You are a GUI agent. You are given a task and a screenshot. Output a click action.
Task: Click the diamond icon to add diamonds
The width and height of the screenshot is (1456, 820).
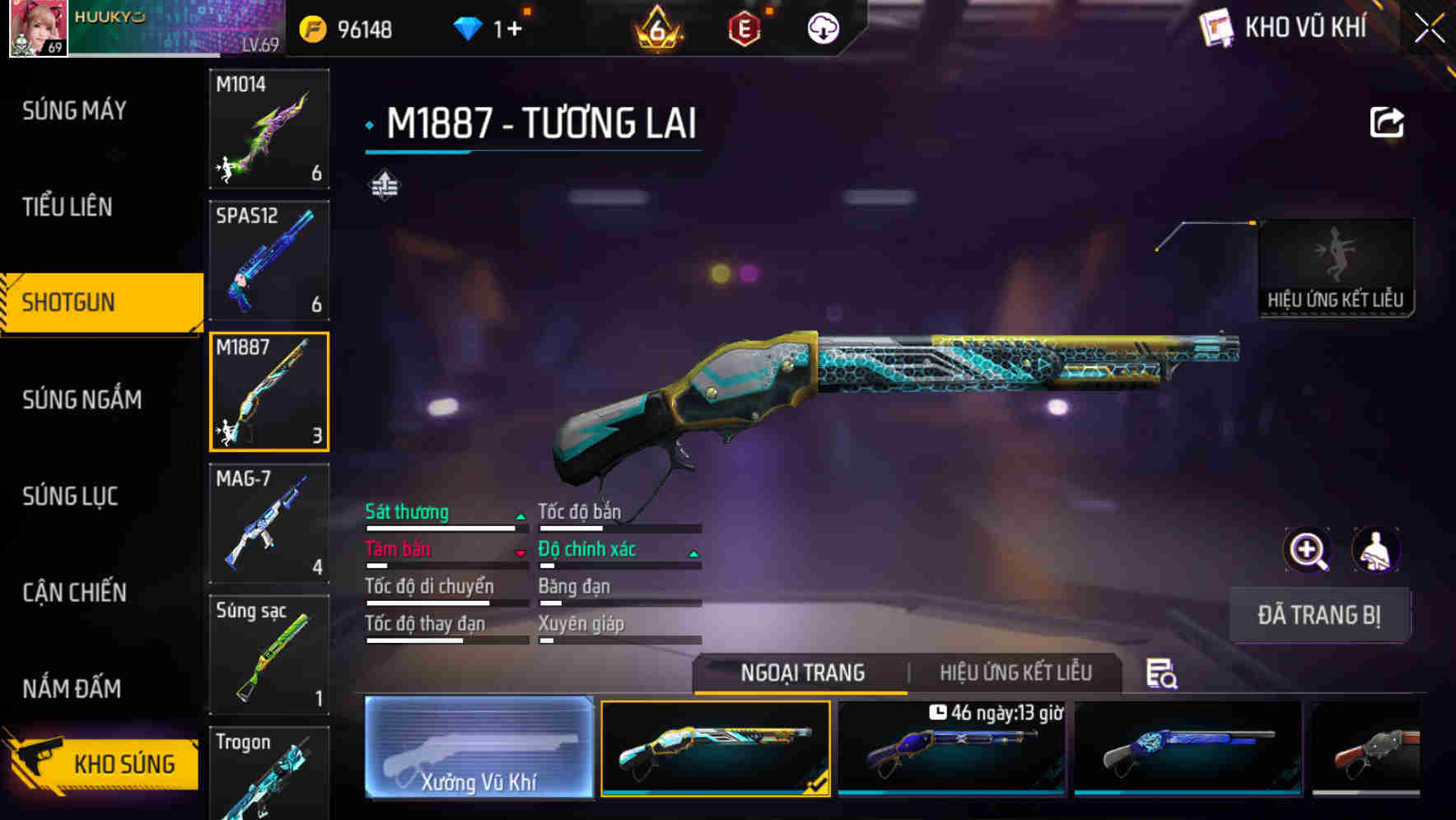[469, 27]
